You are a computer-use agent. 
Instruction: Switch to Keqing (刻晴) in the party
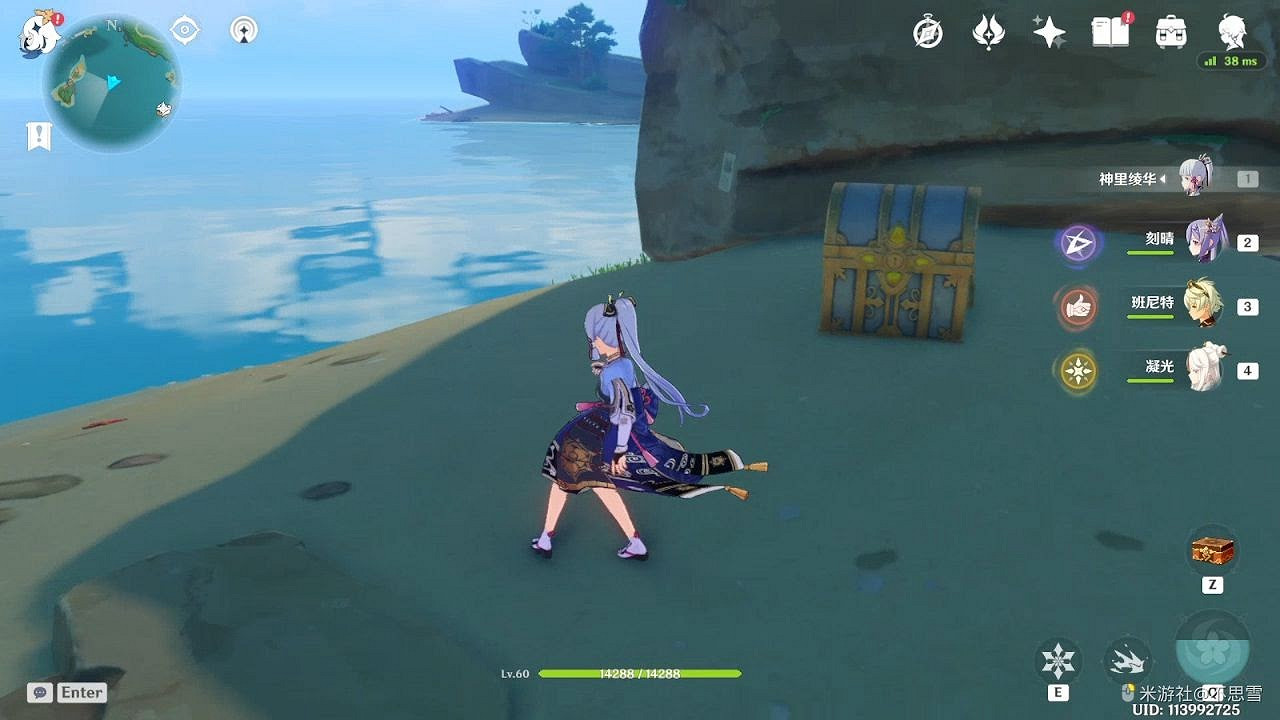coord(1209,240)
